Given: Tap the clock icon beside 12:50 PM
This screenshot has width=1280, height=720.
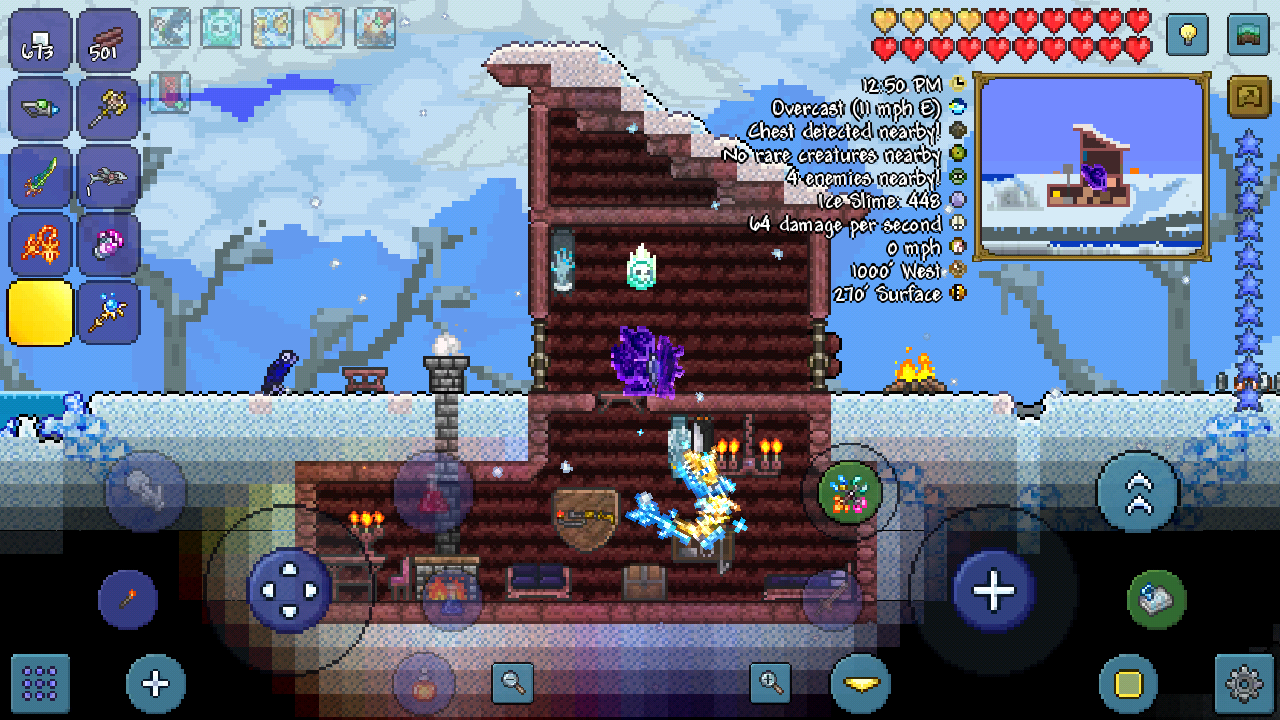Looking at the screenshot, I should [x=957, y=83].
